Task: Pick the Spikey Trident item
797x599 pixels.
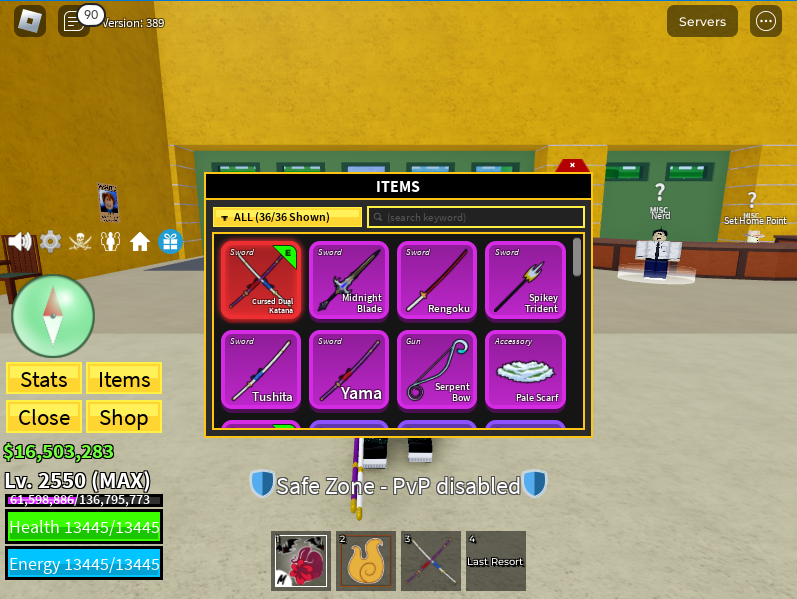Action: coord(525,281)
